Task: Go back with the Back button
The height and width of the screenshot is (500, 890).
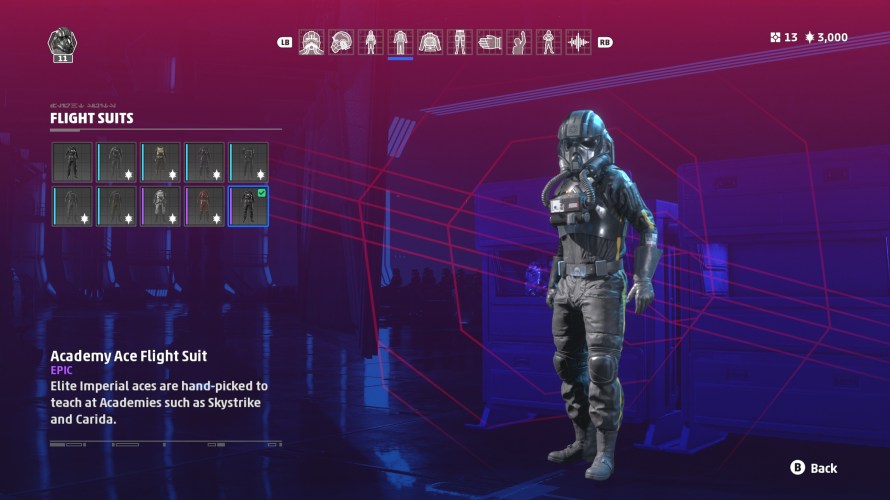Action: [x=813, y=468]
